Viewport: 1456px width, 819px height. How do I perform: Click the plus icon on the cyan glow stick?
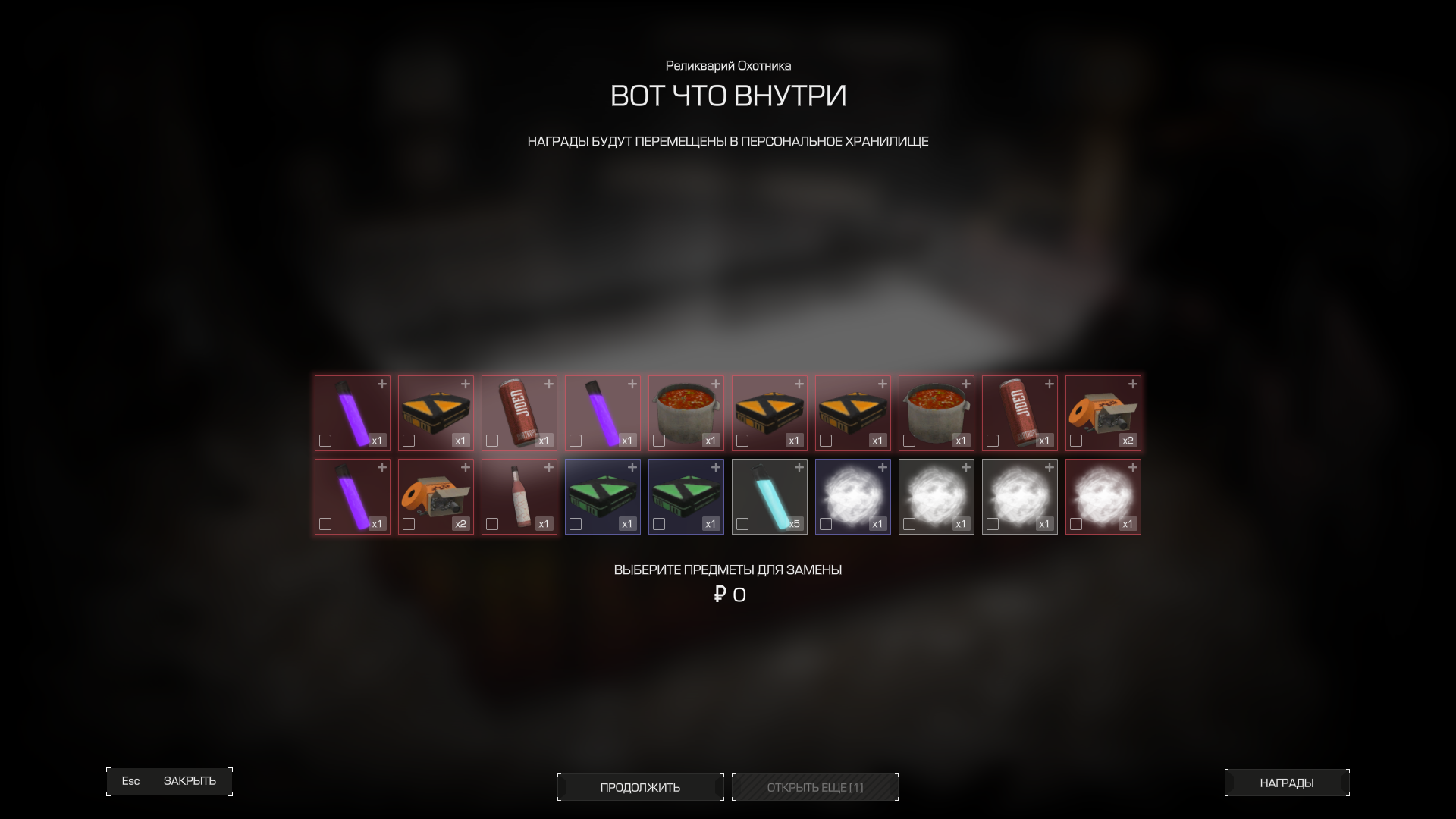click(799, 468)
